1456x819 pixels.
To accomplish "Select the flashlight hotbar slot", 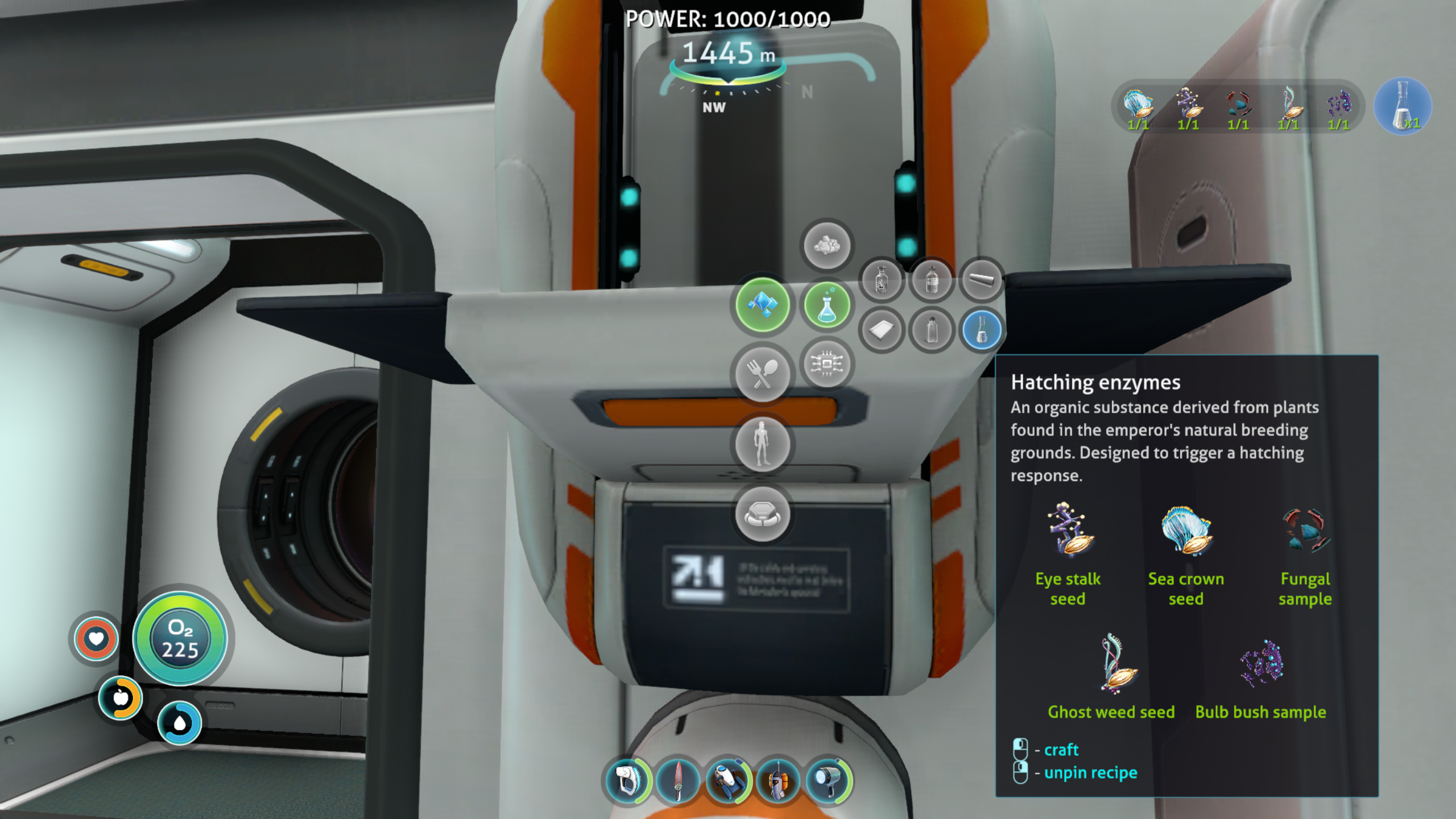I will (x=829, y=780).
